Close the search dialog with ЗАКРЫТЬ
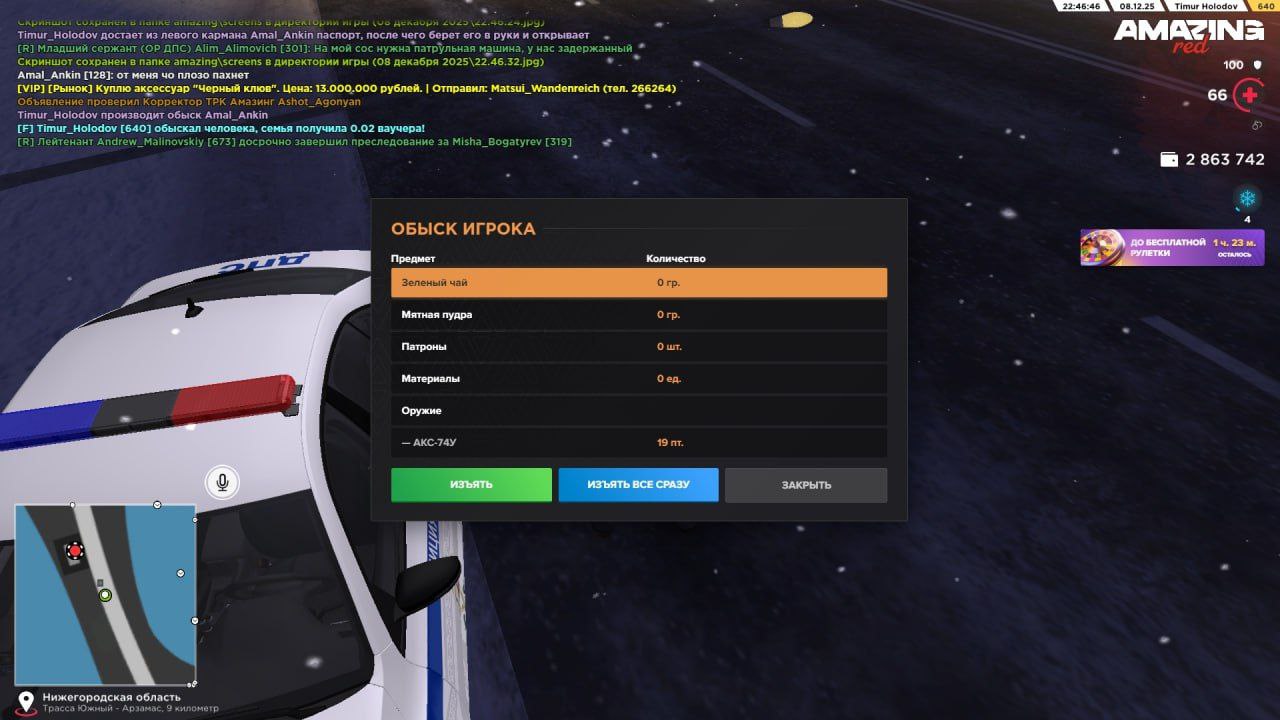Image resolution: width=1280 pixels, height=720 pixels. point(806,485)
